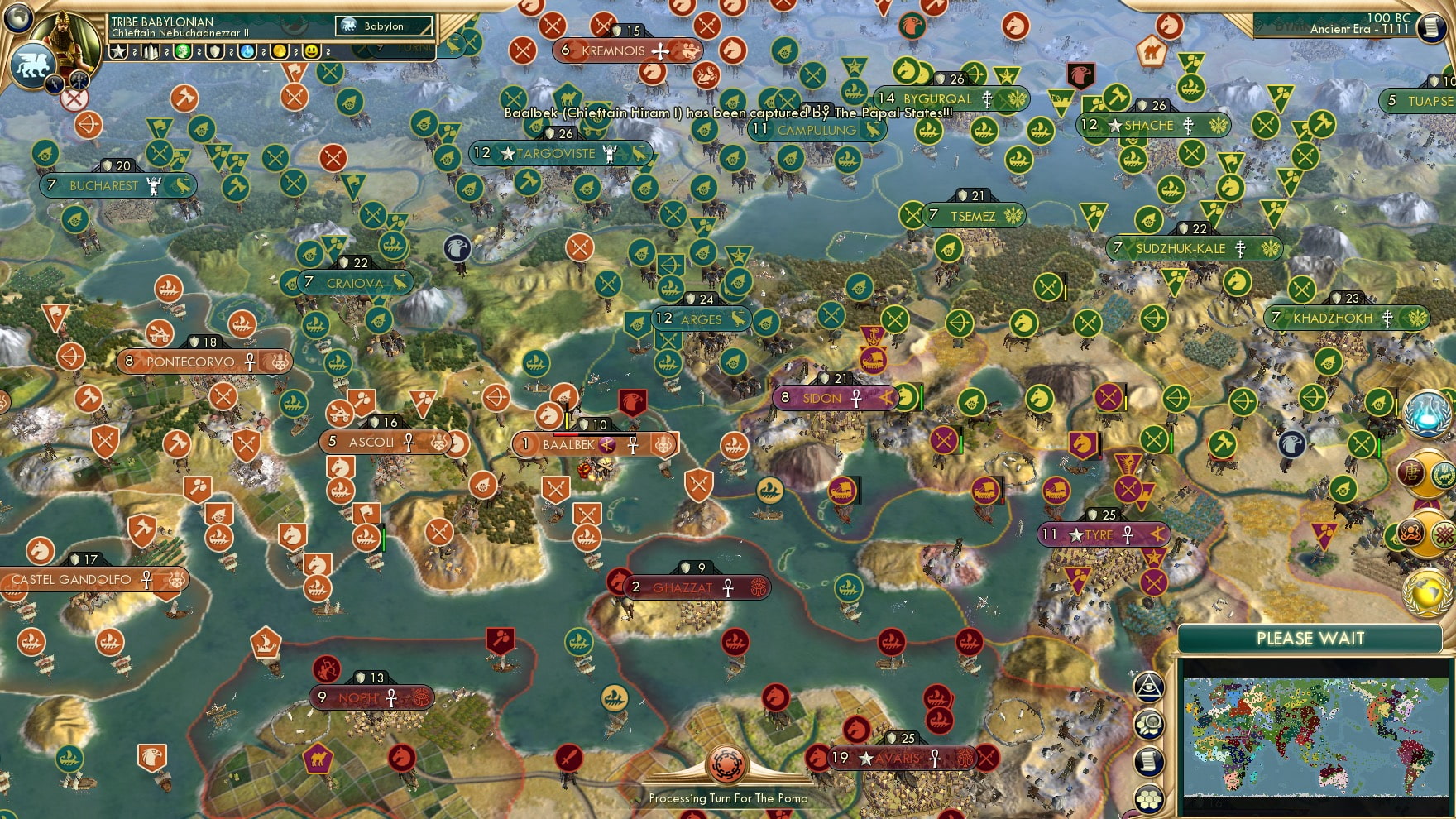Click the globe icon in top-left corner
Image resolution: width=1456 pixels, height=819 pixels.
pos(18,16)
